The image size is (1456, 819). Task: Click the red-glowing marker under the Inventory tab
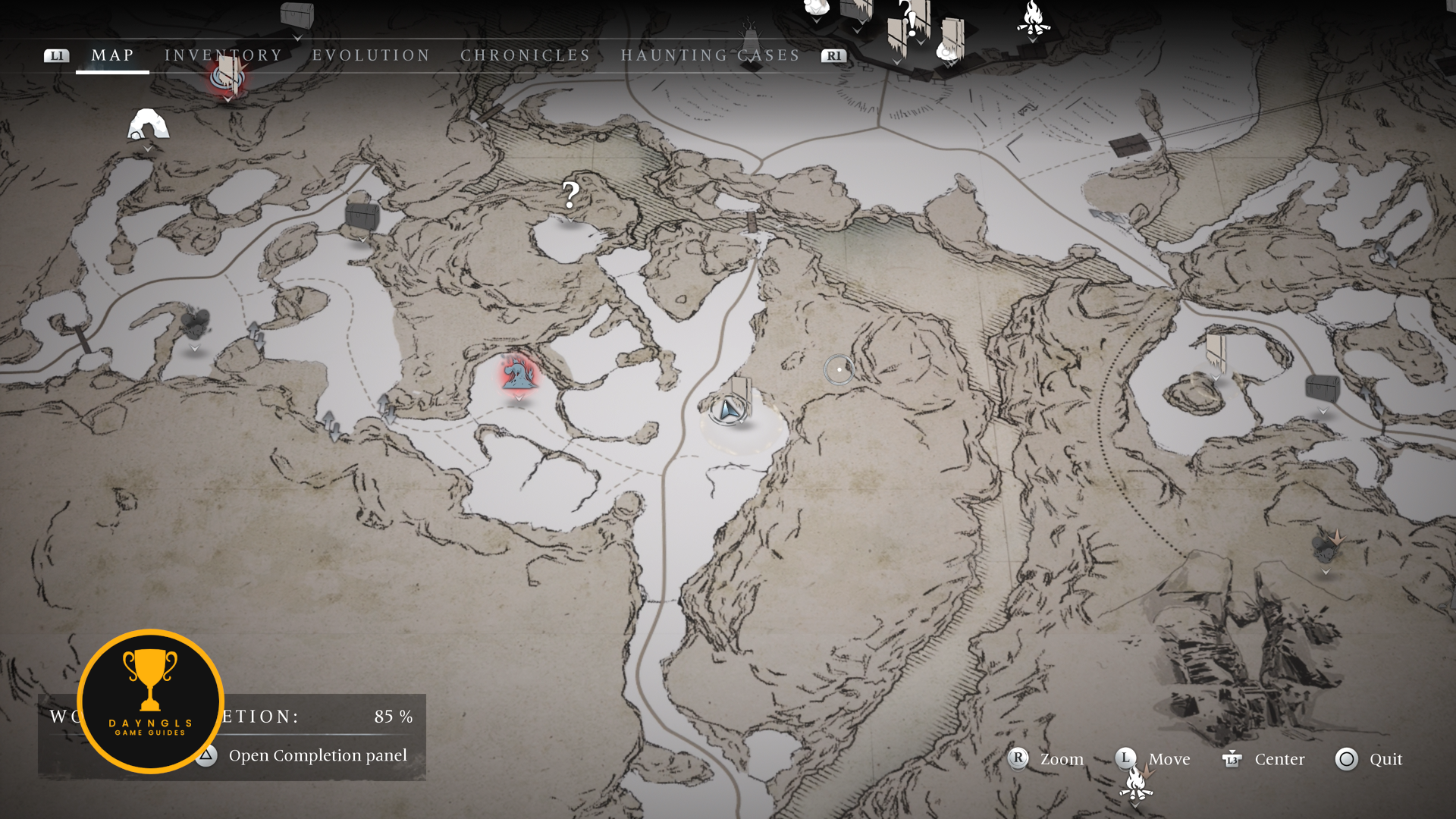tap(227, 77)
